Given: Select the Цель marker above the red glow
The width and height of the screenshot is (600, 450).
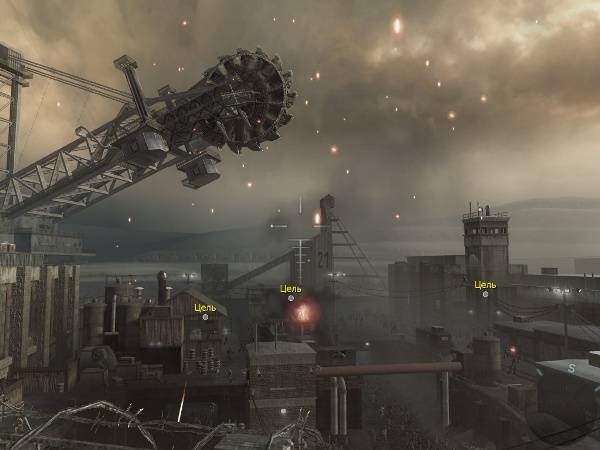Looking at the screenshot, I should click(291, 298).
